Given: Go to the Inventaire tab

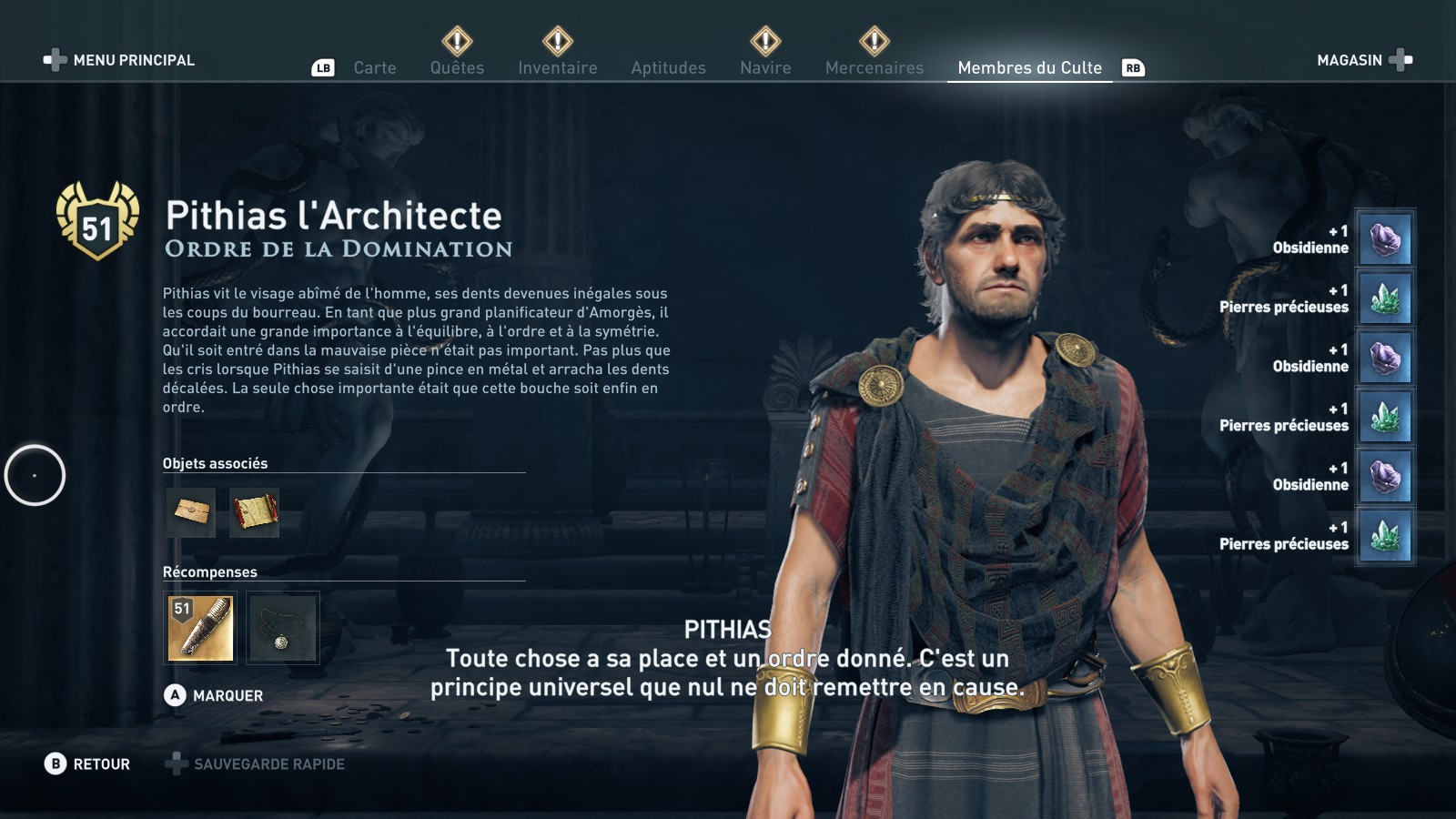Looking at the screenshot, I should (x=557, y=67).
